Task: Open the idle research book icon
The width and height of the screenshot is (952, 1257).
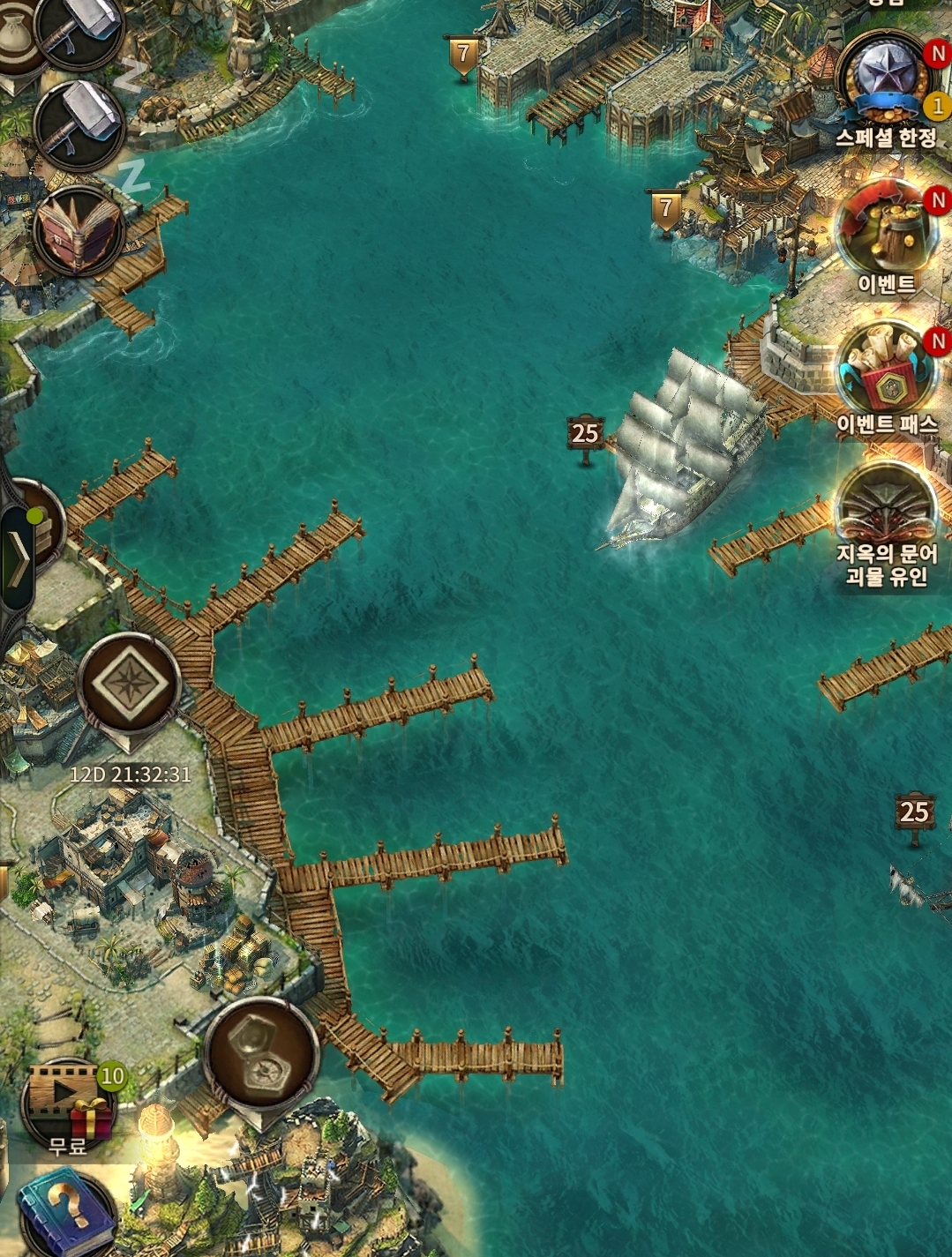Action: 79,231
